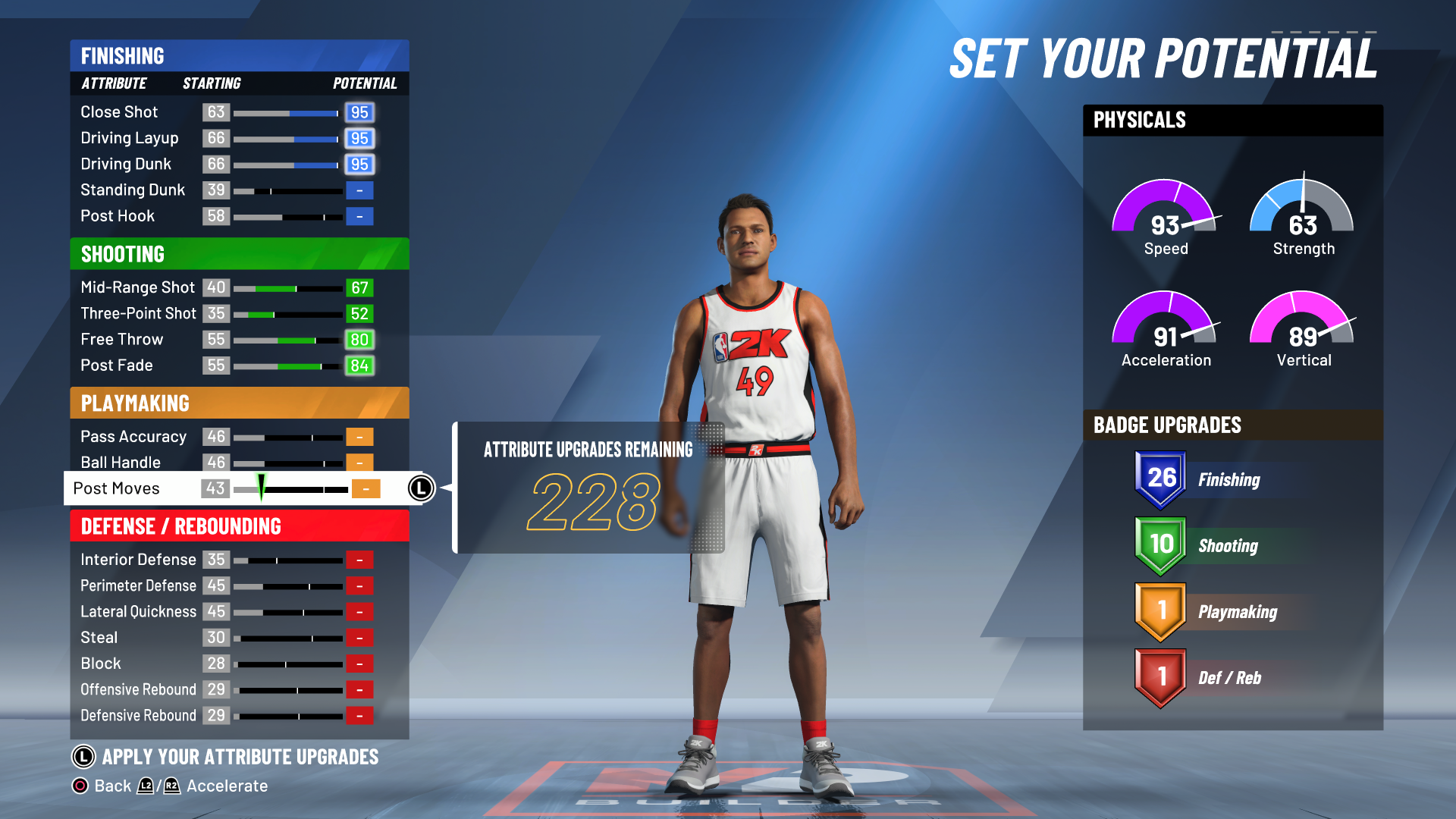Switch to the PLAYMAKING header
This screenshot has width=1456, height=819.
239,403
